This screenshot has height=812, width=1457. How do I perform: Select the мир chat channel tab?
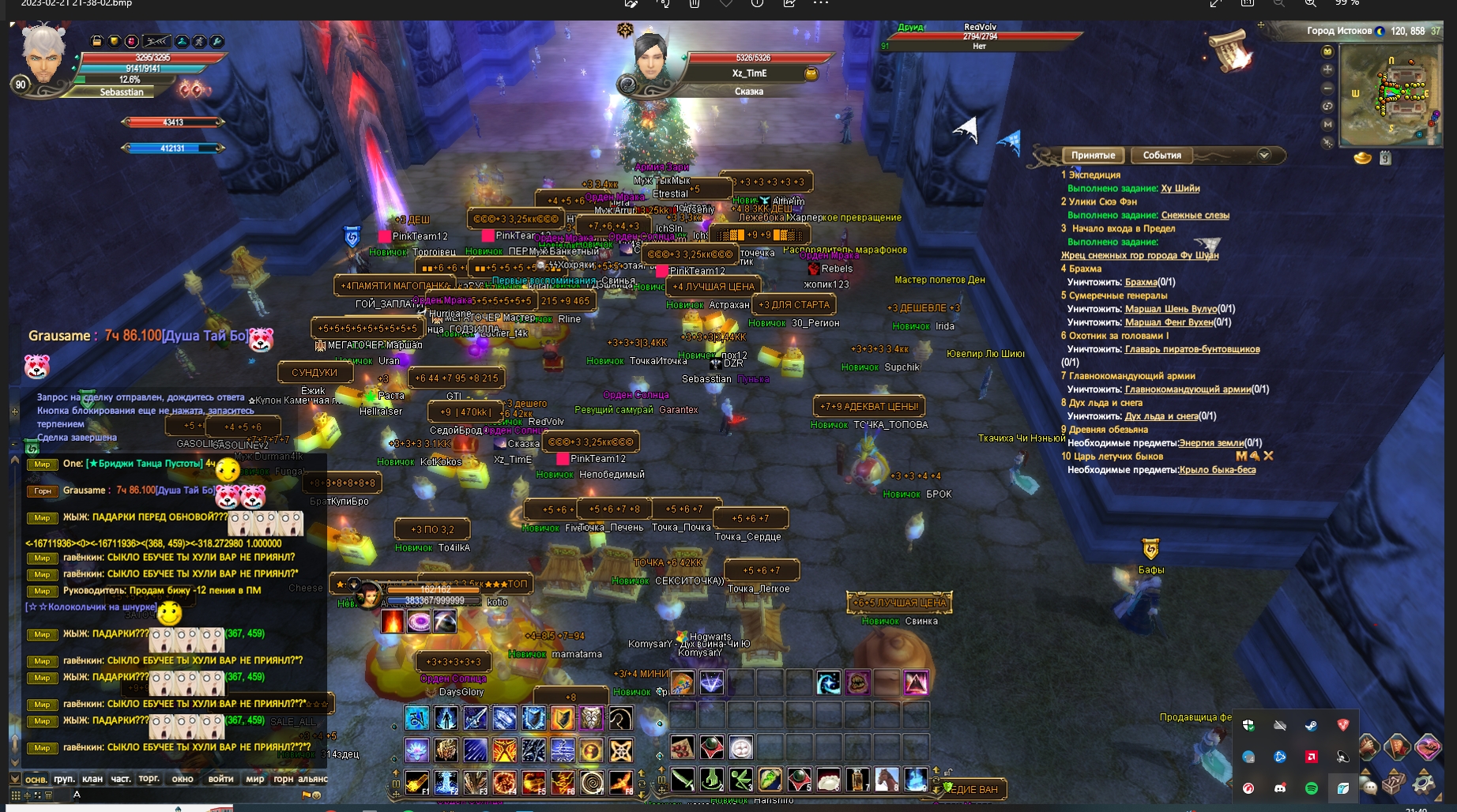pos(254,779)
